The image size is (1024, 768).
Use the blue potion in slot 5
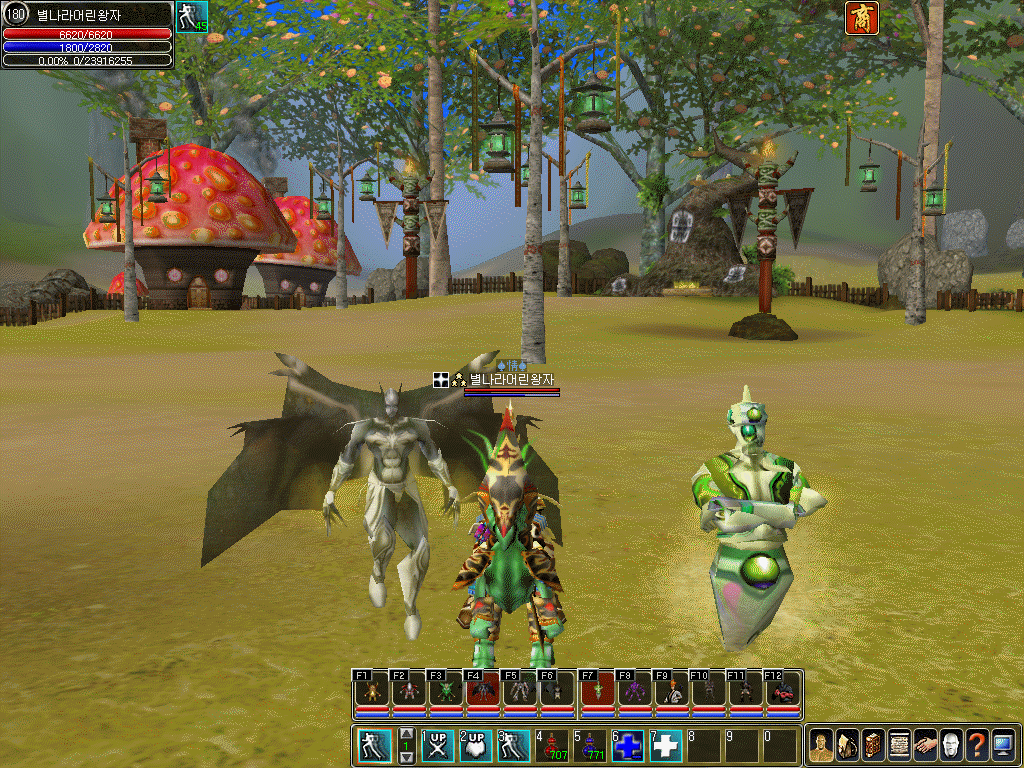point(590,746)
